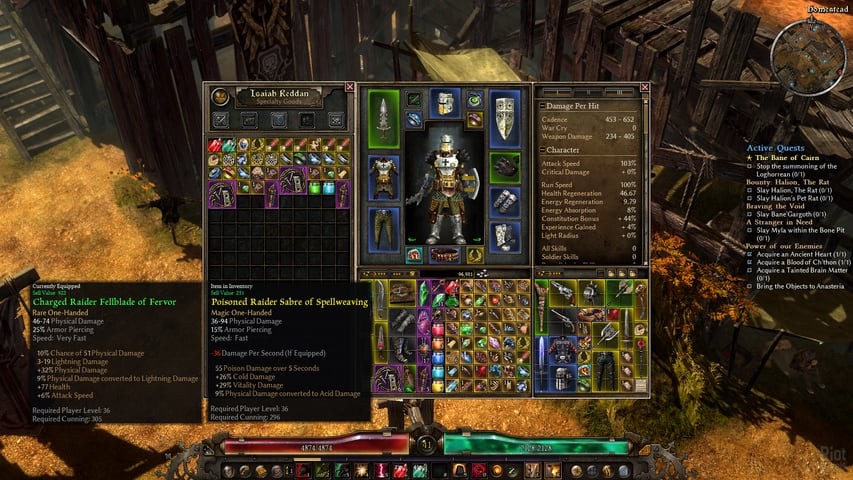Select the equipped sword in weapon slot
This screenshot has width=853, height=480.
click(385, 116)
